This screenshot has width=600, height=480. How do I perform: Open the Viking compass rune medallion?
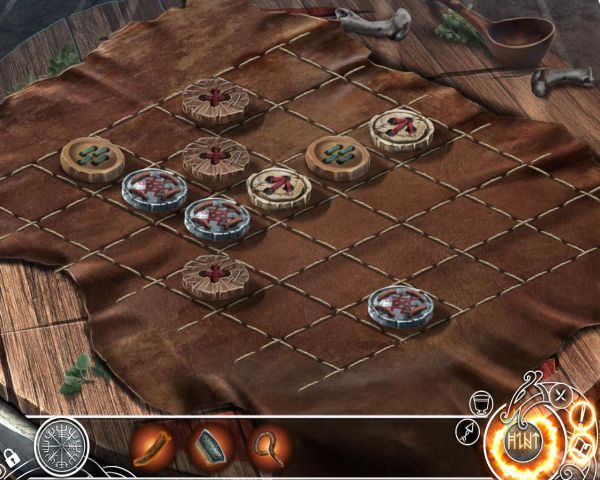click(62, 445)
